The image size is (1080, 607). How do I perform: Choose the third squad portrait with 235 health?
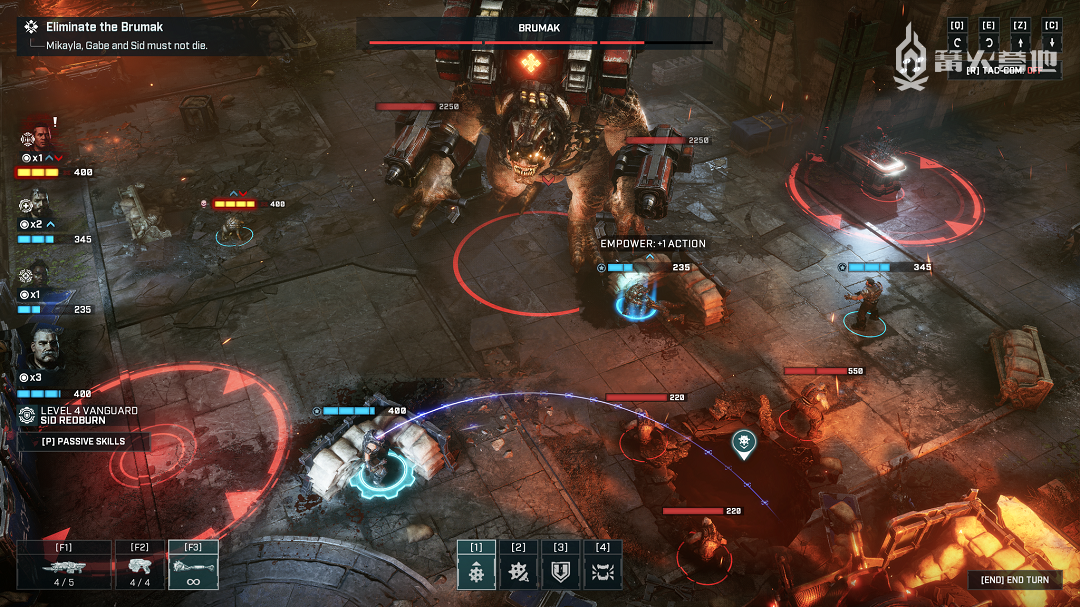point(35,274)
